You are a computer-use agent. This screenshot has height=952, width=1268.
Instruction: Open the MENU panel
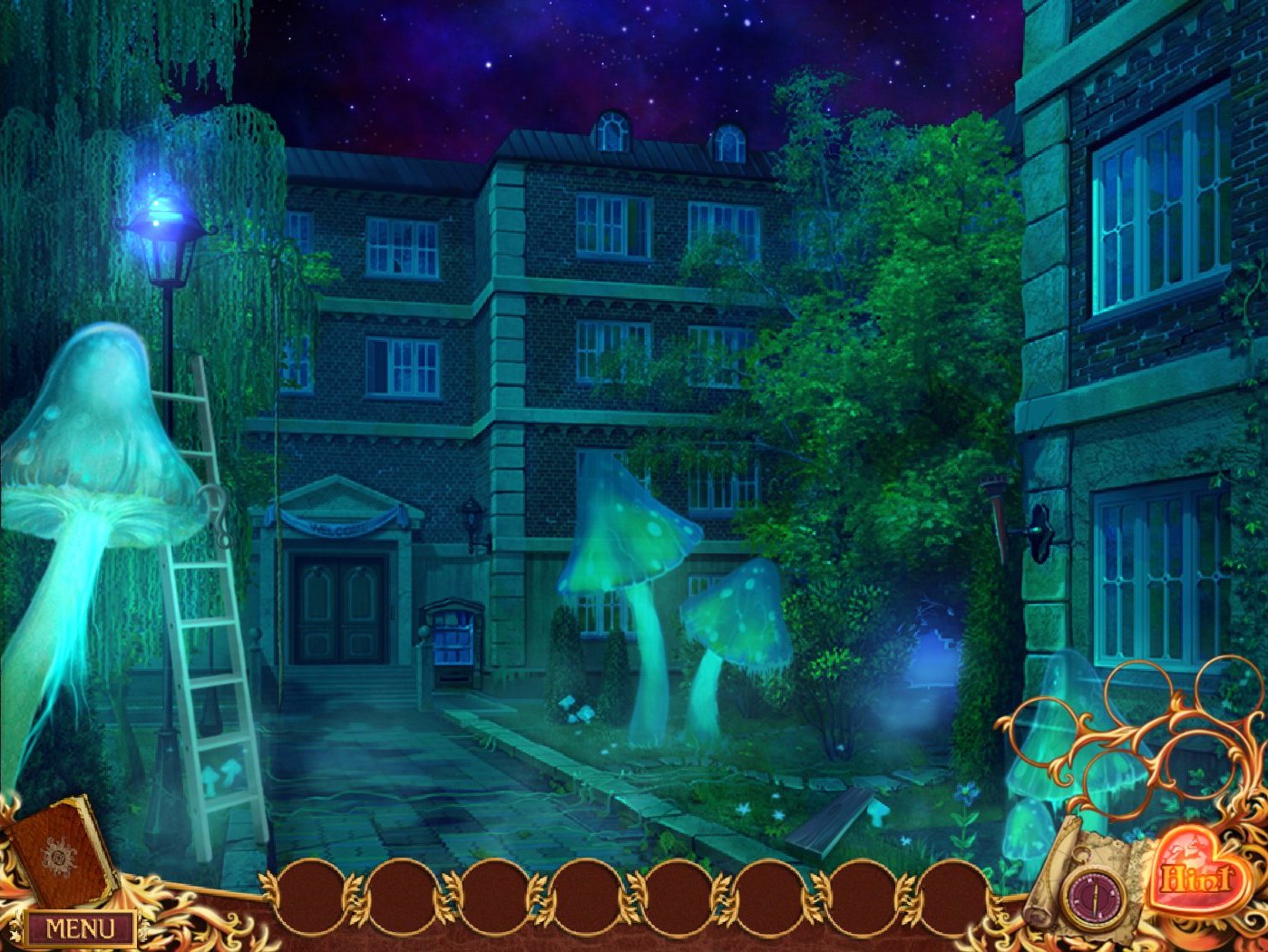[x=82, y=928]
